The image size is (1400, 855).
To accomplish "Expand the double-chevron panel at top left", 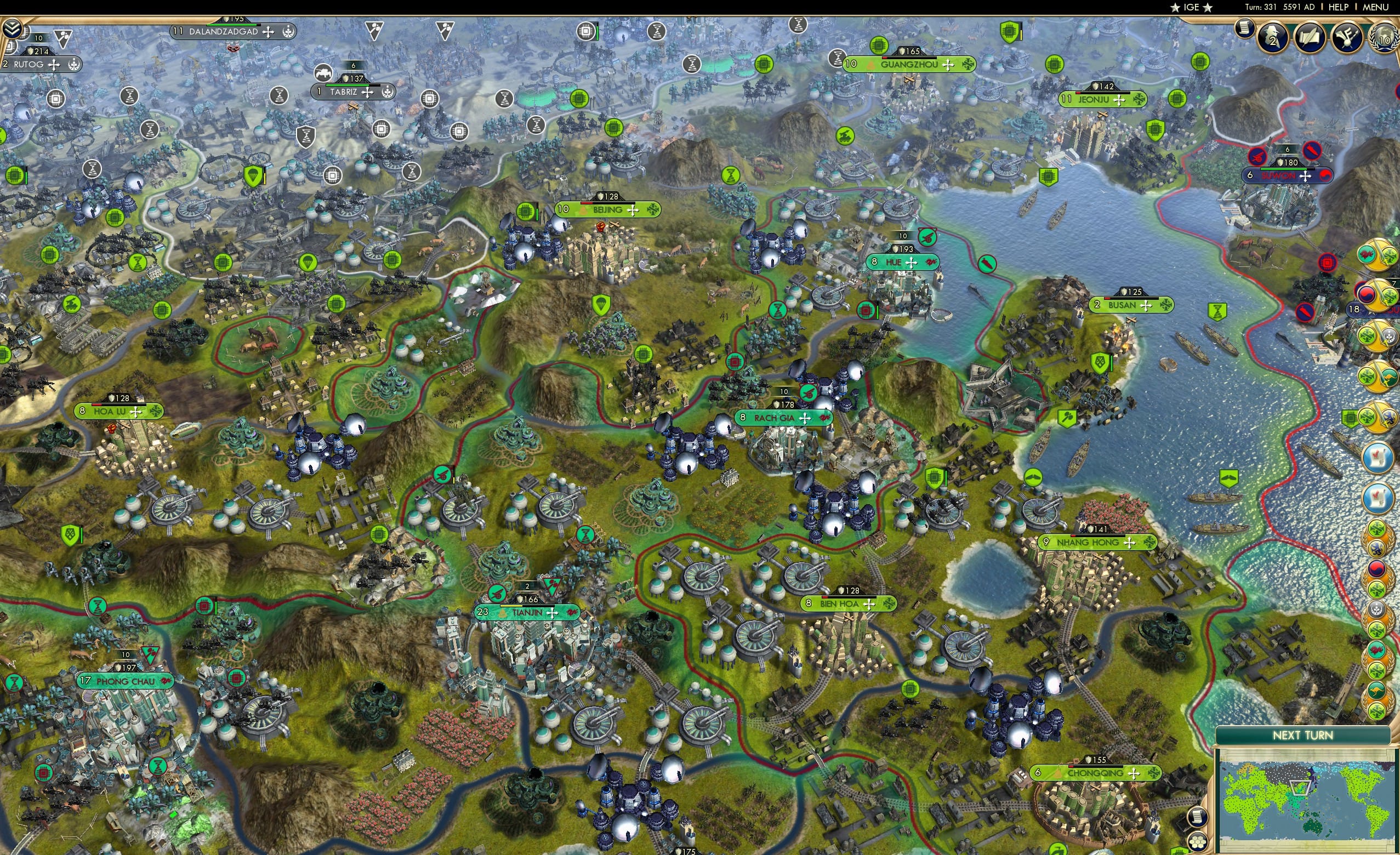I will (12, 27).
